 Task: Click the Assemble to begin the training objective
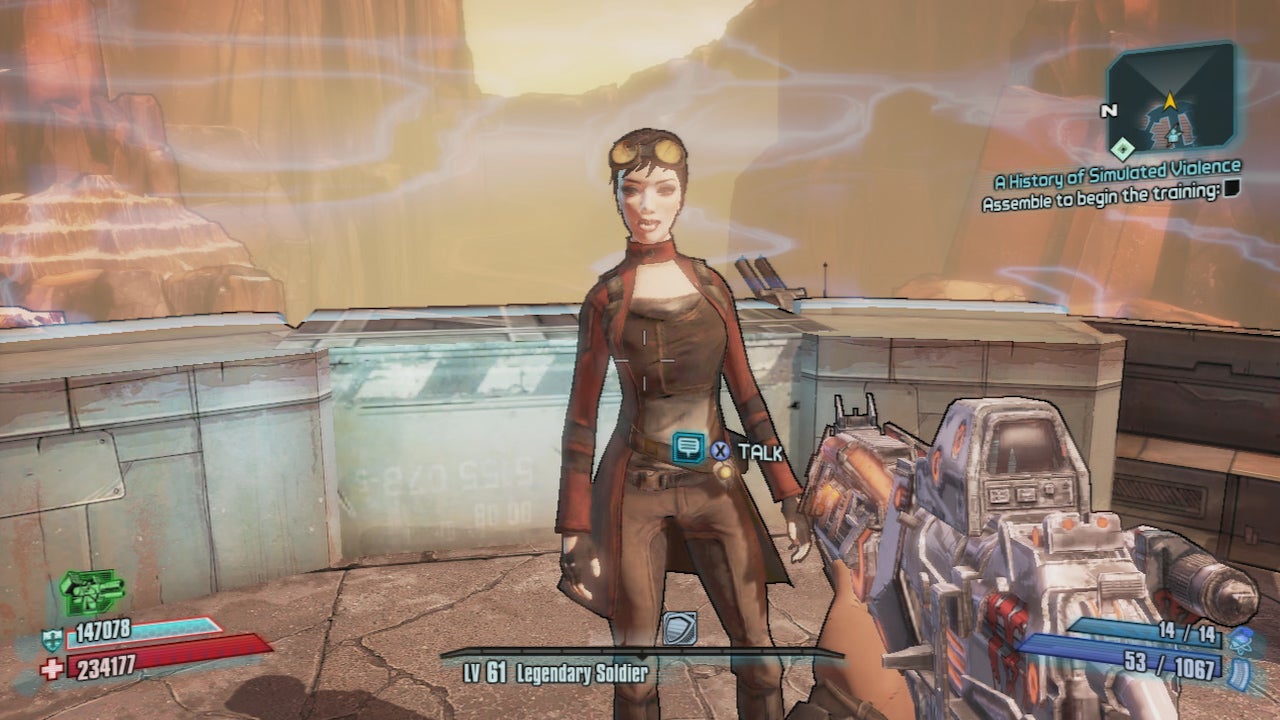1101,194
